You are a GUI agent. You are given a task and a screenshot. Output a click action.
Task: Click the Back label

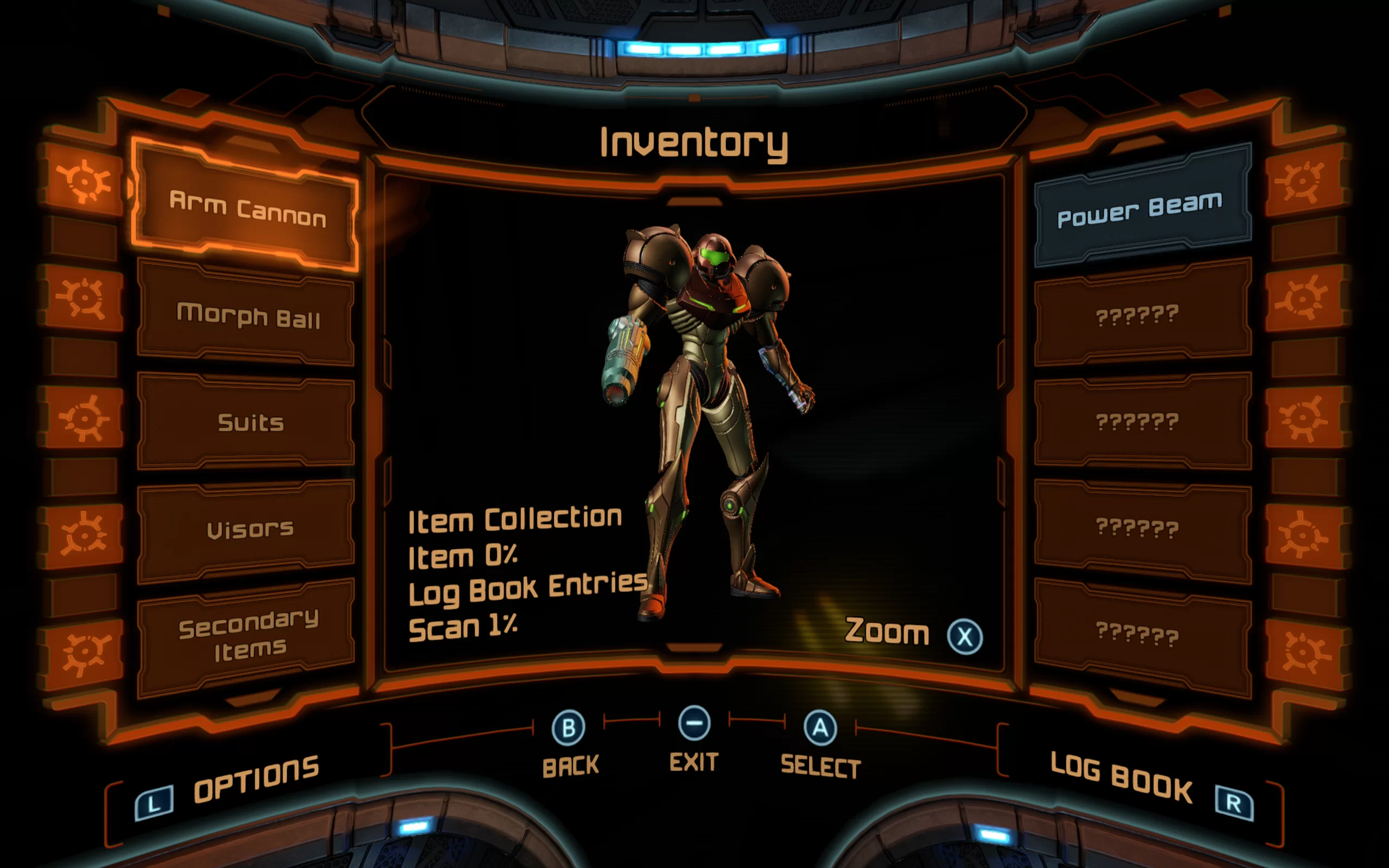[570, 766]
